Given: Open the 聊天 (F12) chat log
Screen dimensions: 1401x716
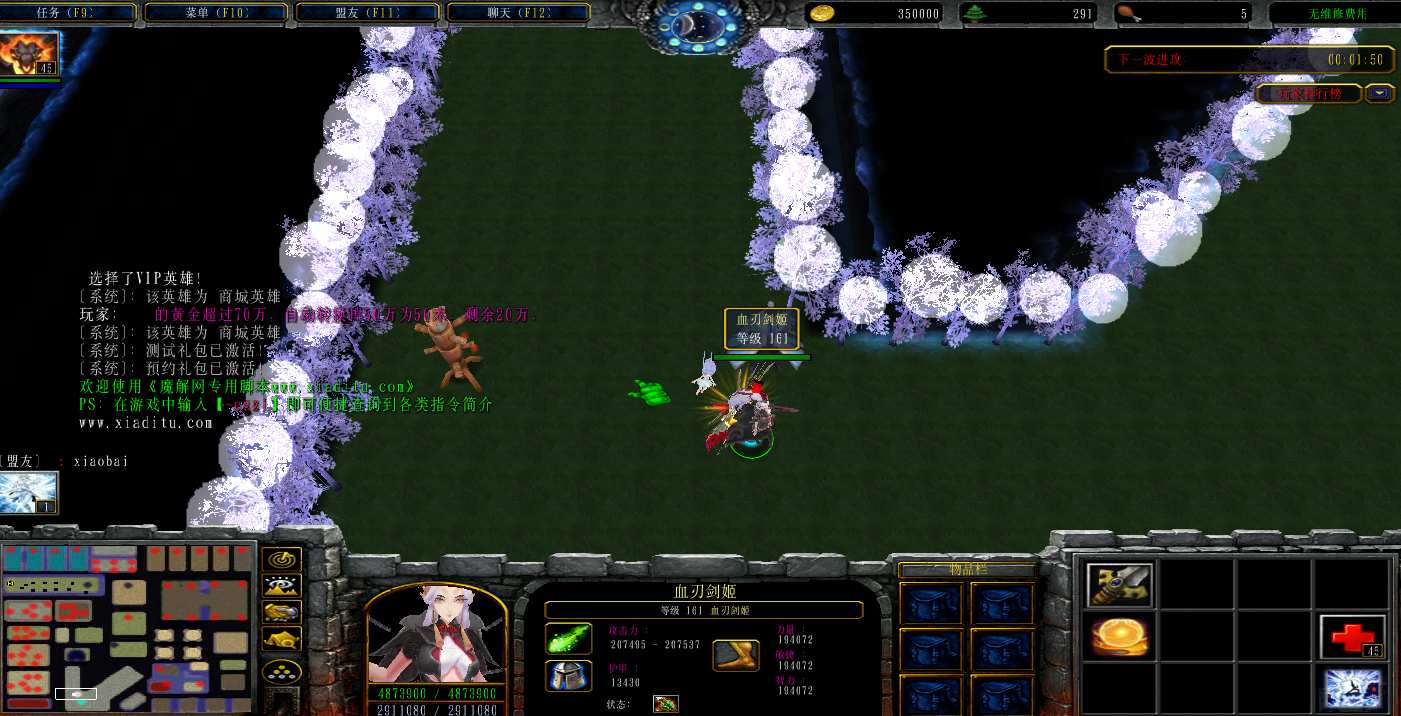Looking at the screenshot, I should point(518,13).
